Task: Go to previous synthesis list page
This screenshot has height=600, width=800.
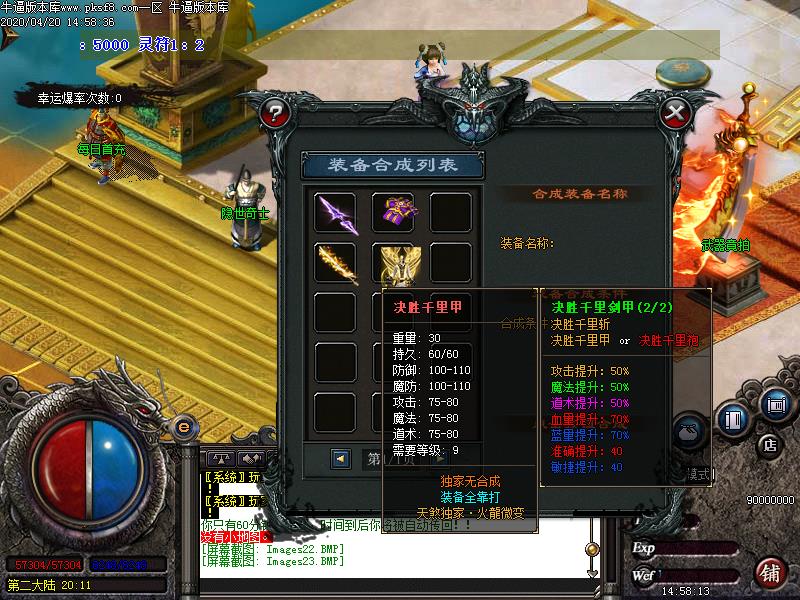Action: [341, 458]
